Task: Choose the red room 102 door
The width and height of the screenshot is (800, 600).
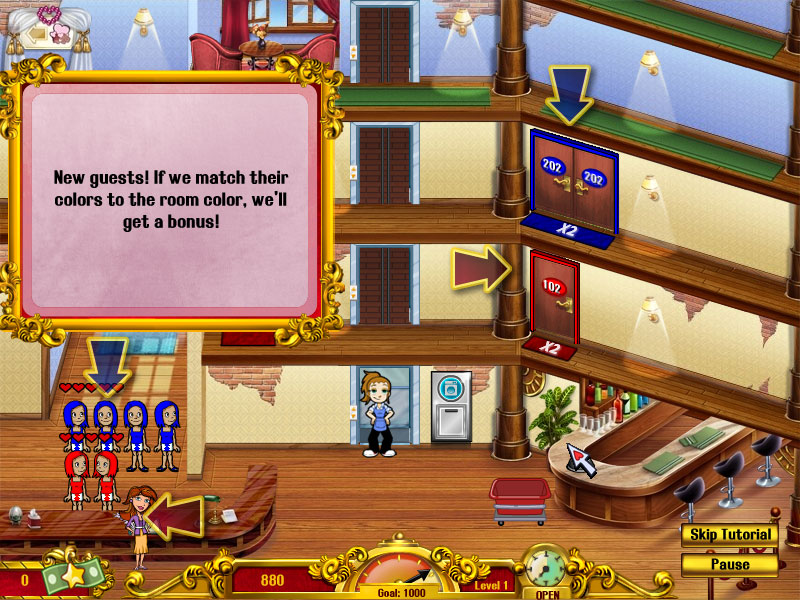Action: pyautogui.click(x=553, y=298)
